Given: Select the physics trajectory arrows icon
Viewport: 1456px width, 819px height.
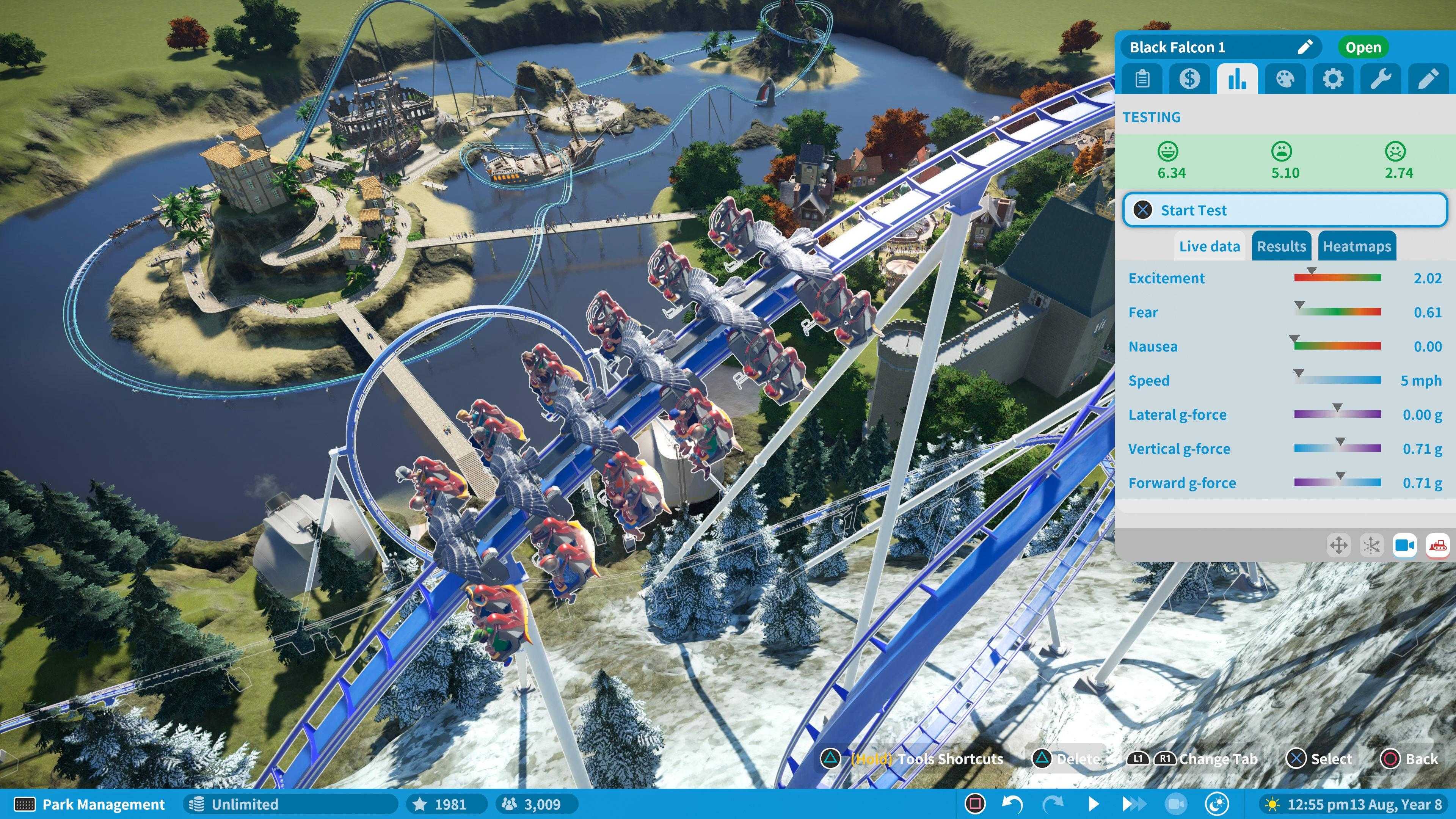Looking at the screenshot, I should click(1372, 546).
